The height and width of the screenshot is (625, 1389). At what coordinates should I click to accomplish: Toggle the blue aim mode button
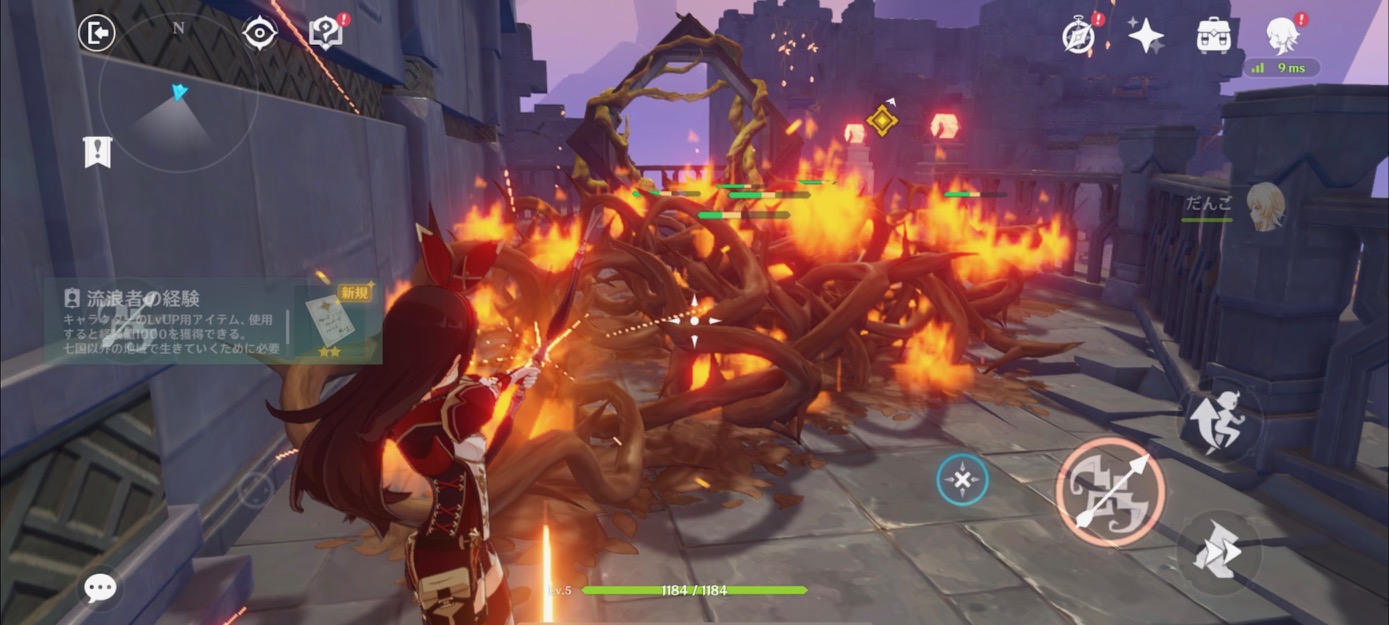click(x=962, y=480)
